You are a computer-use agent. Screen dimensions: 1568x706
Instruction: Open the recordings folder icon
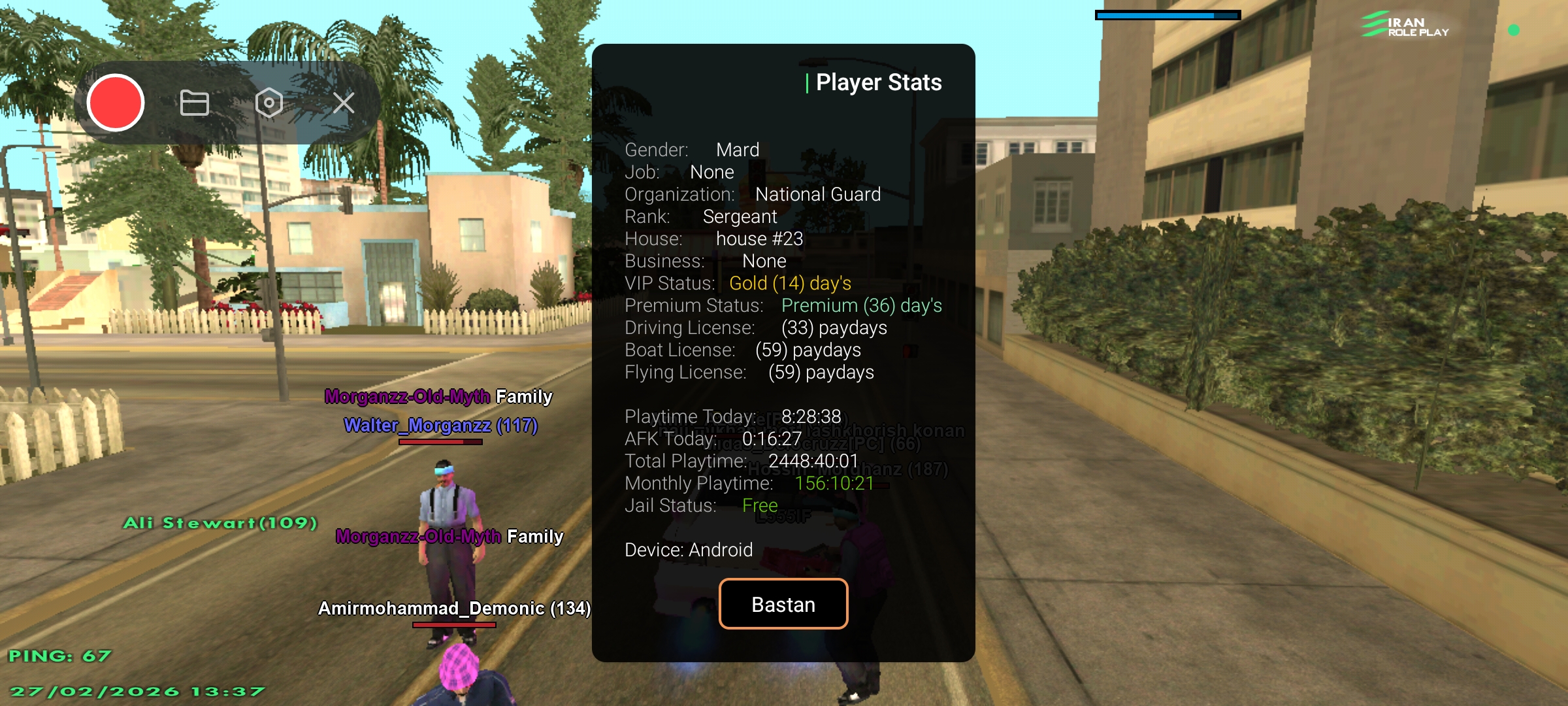[194, 103]
